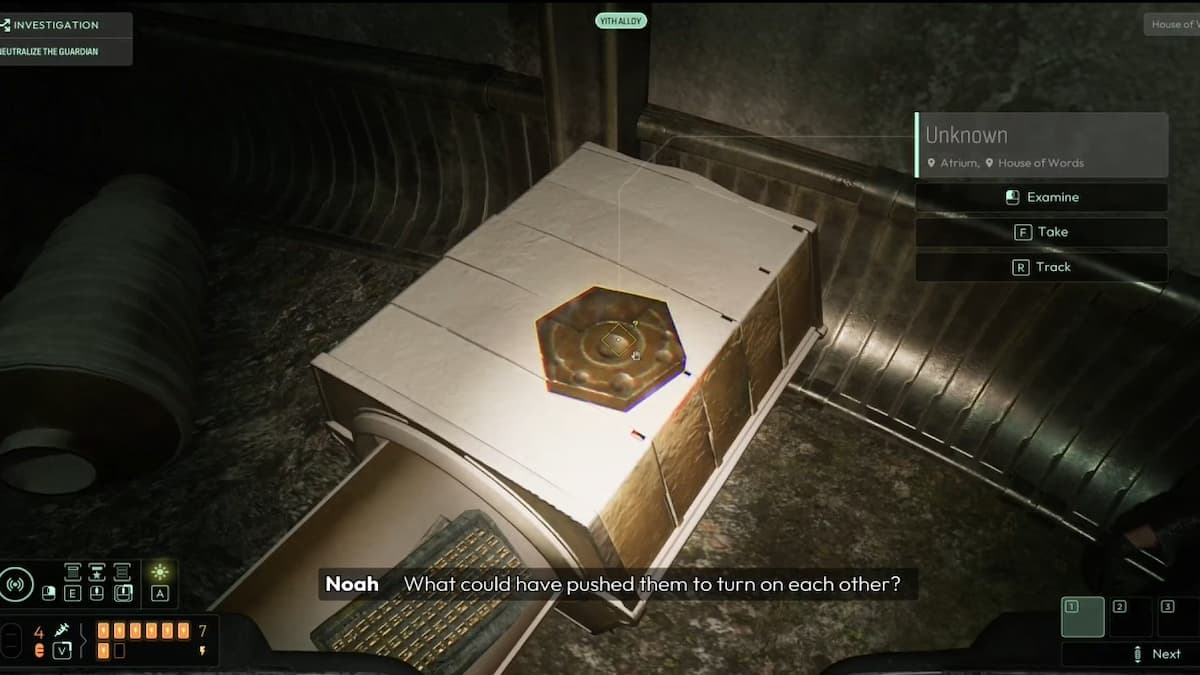Click the Next slot button
This screenshot has height=675, width=1200.
pos(1156,654)
